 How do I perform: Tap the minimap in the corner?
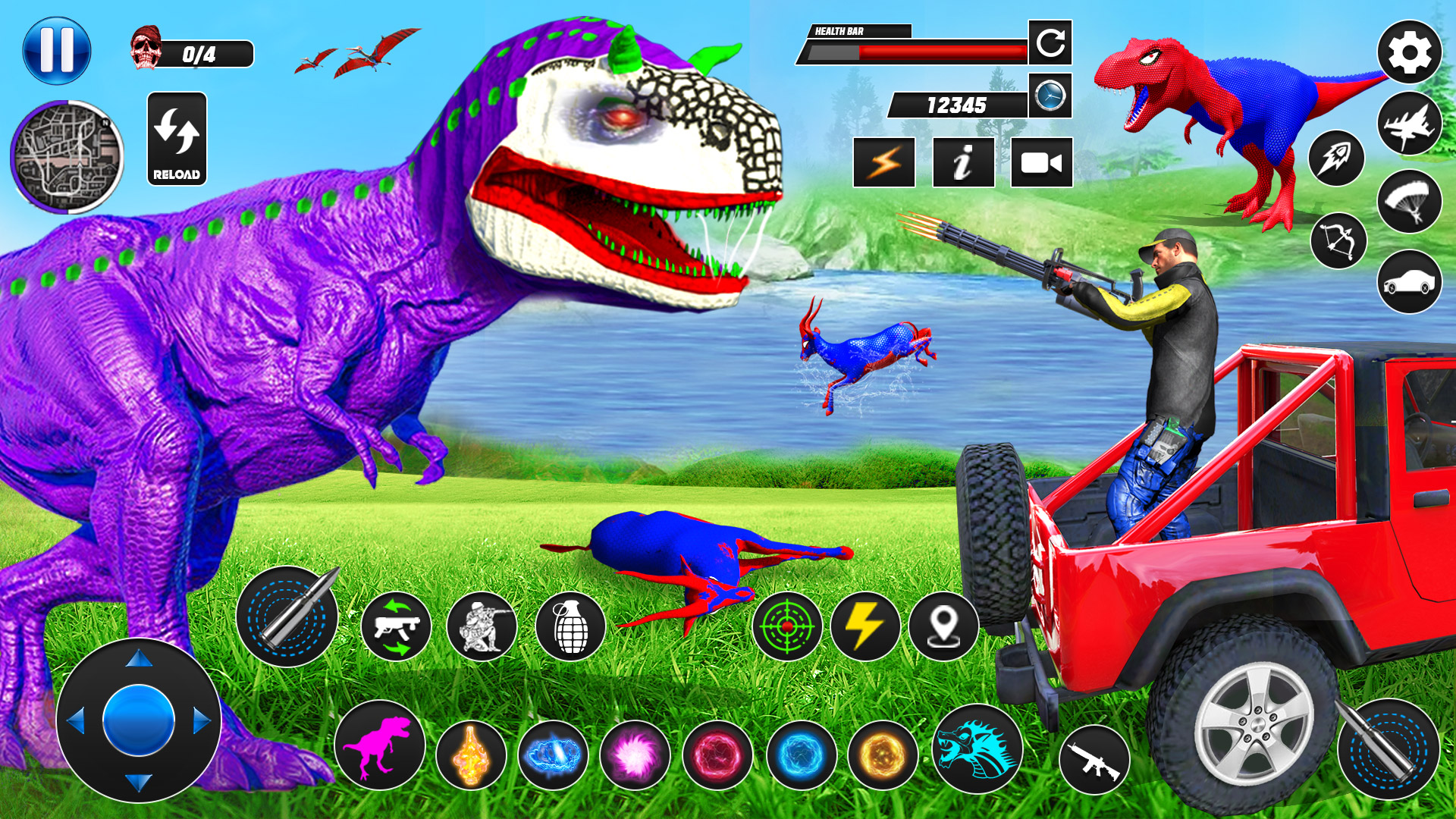pos(68,155)
